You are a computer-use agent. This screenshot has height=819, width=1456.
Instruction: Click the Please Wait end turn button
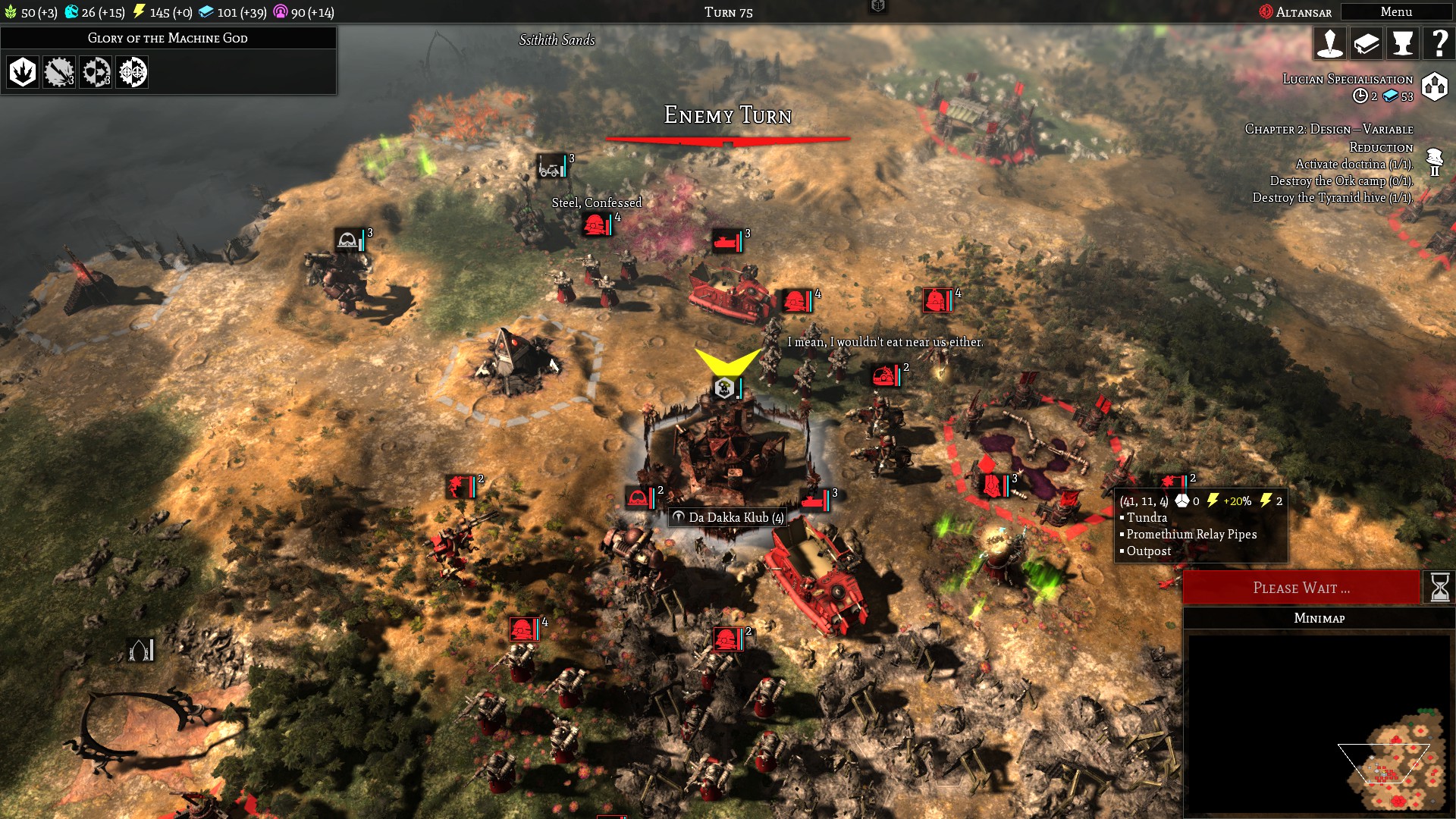1301,588
